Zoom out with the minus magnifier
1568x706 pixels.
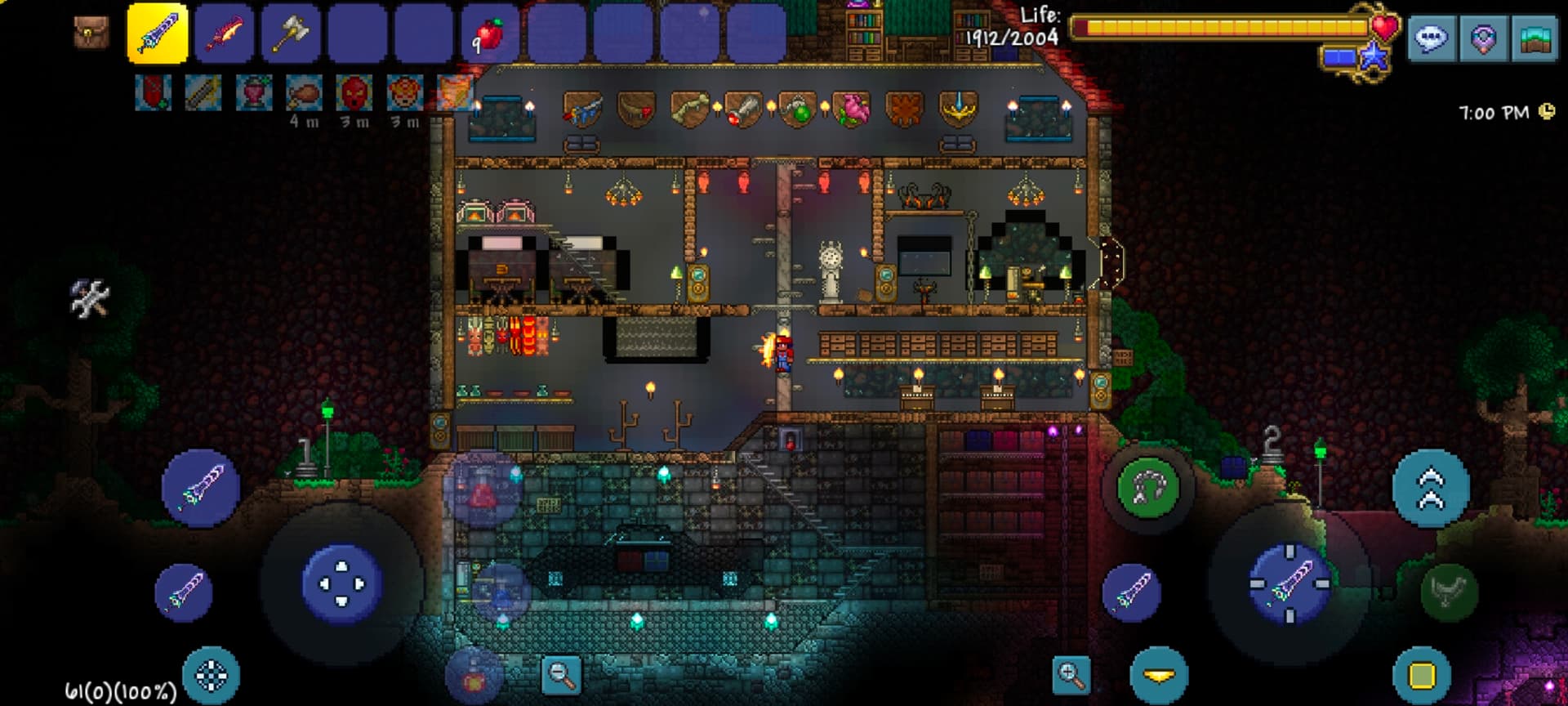tap(562, 675)
